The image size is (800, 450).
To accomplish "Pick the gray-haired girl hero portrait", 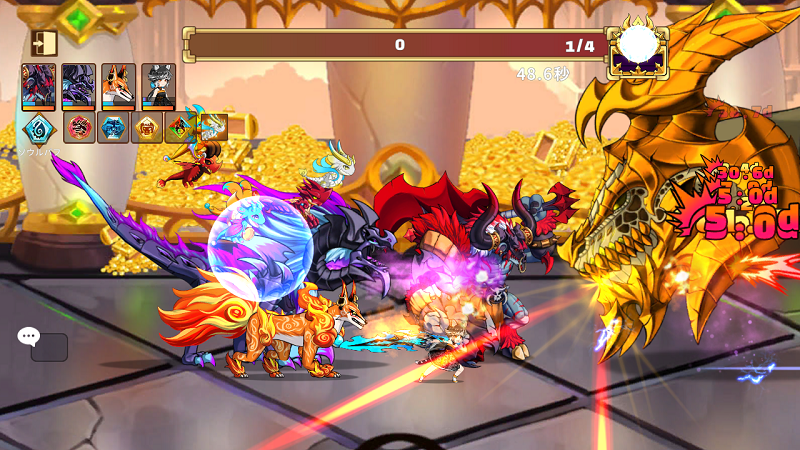I will pyautogui.click(x=158, y=86).
